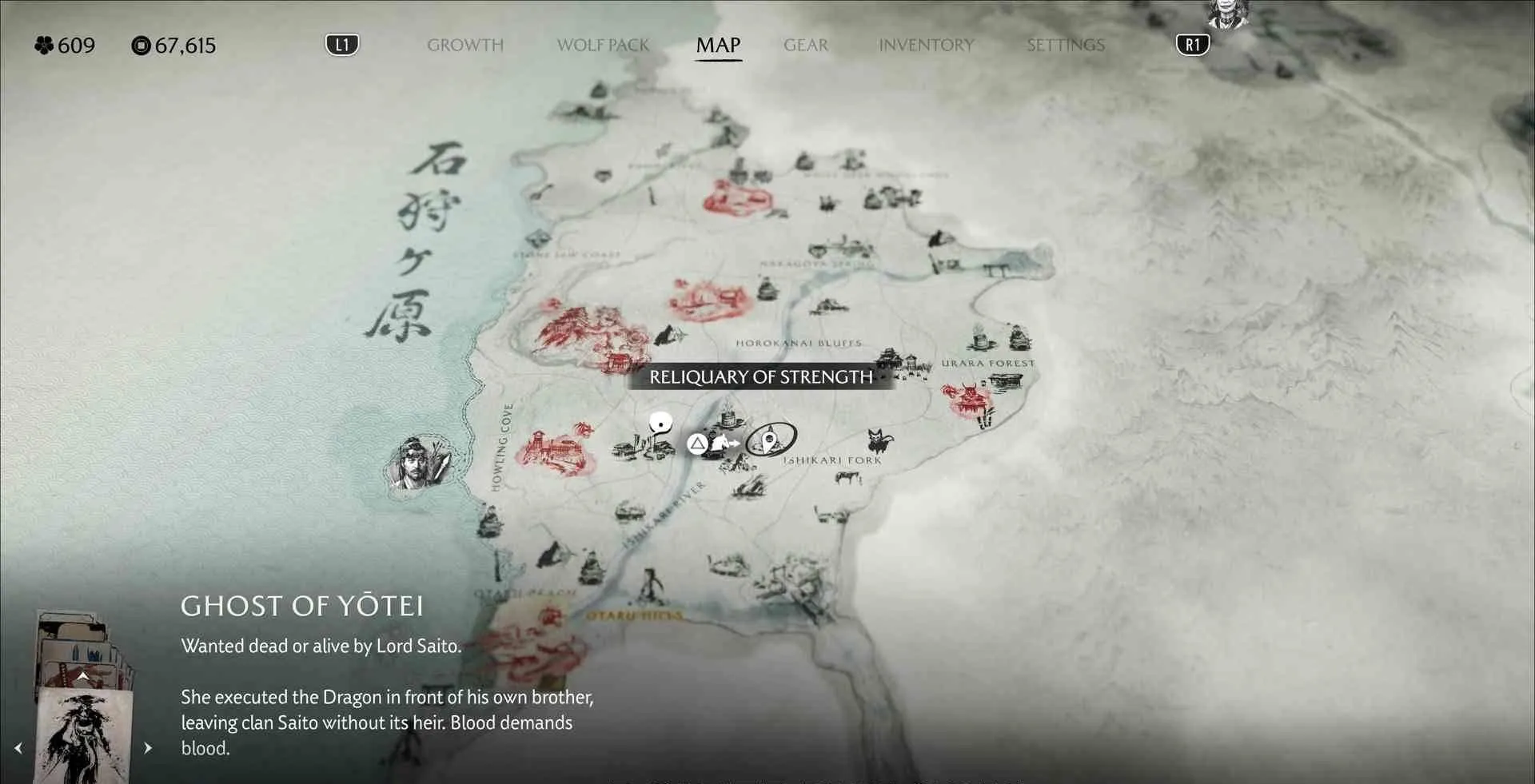Image resolution: width=1535 pixels, height=784 pixels.
Task: Select the warrior portrait marker off the coast
Action: tap(418, 465)
